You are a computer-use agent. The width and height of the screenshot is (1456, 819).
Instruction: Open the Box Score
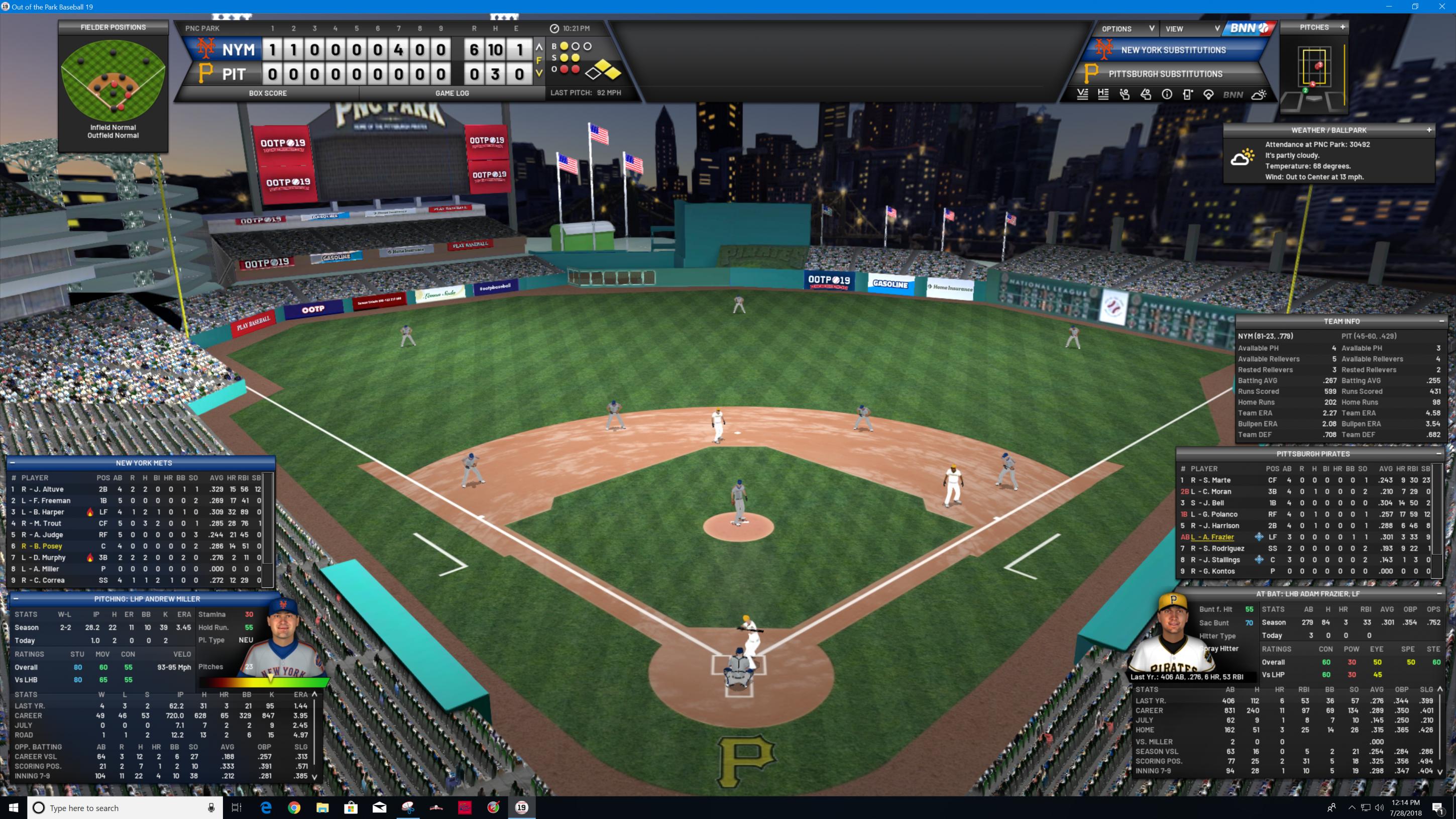click(267, 93)
